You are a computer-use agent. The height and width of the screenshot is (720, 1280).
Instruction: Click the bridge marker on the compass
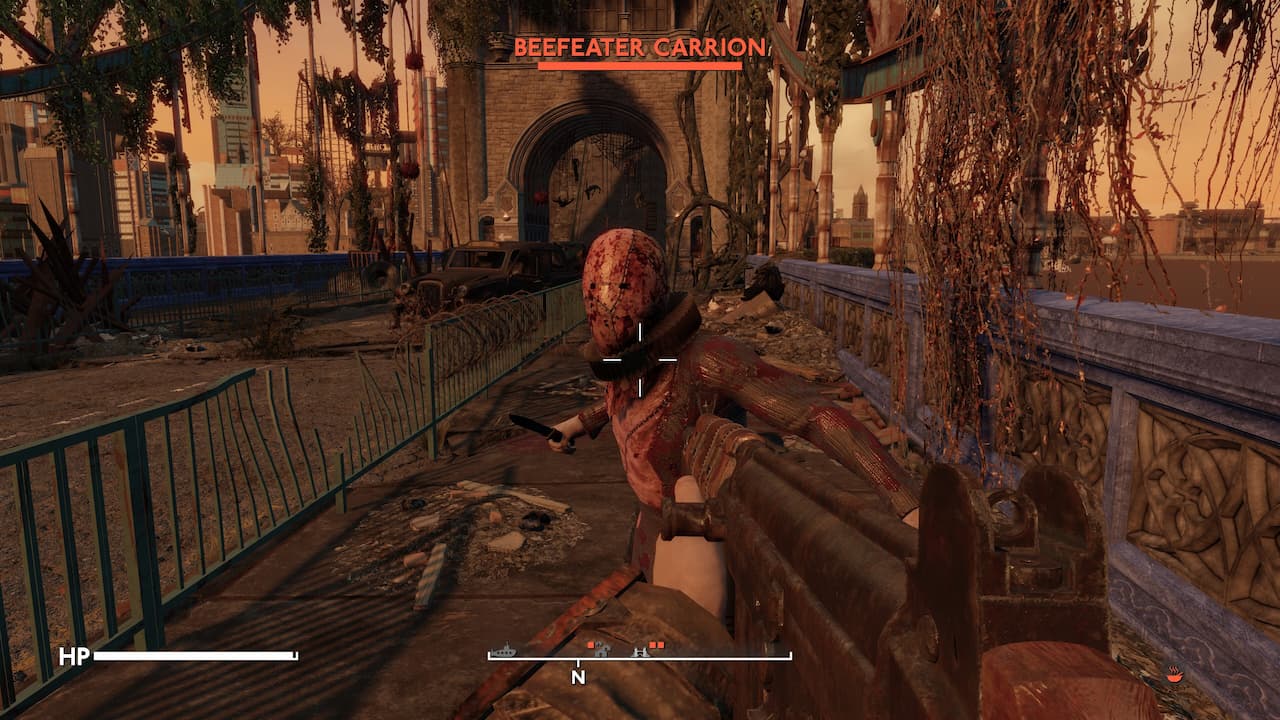(638, 652)
